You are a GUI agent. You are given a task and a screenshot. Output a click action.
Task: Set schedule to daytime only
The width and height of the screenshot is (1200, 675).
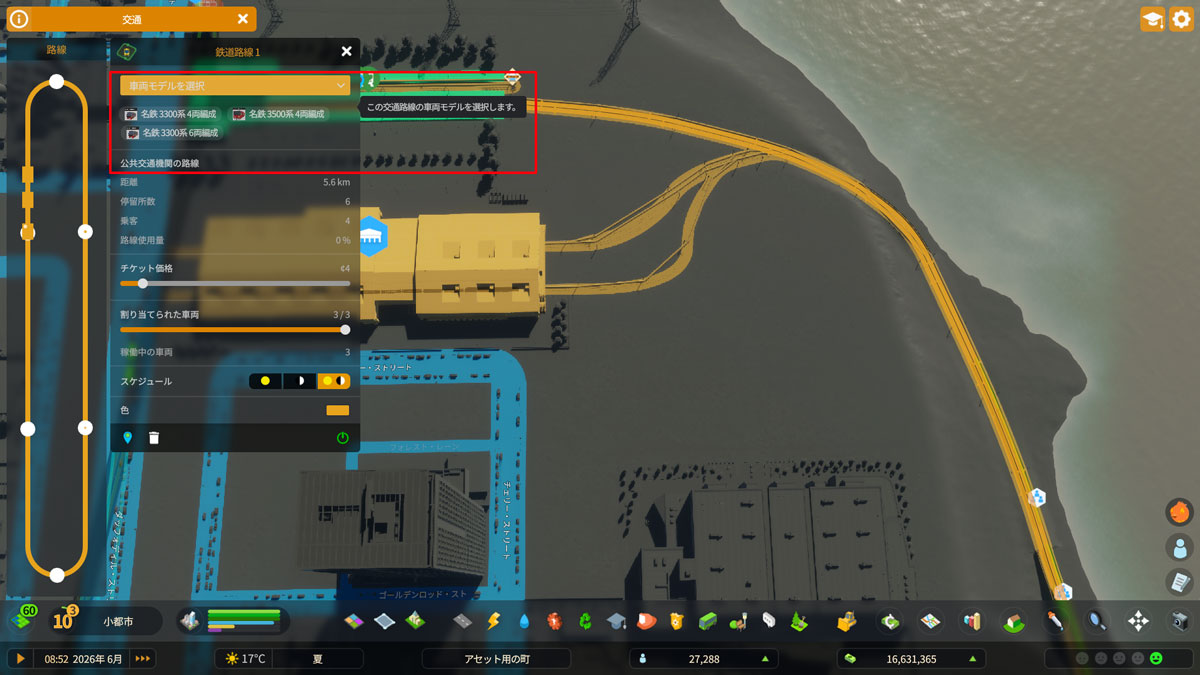point(265,381)
